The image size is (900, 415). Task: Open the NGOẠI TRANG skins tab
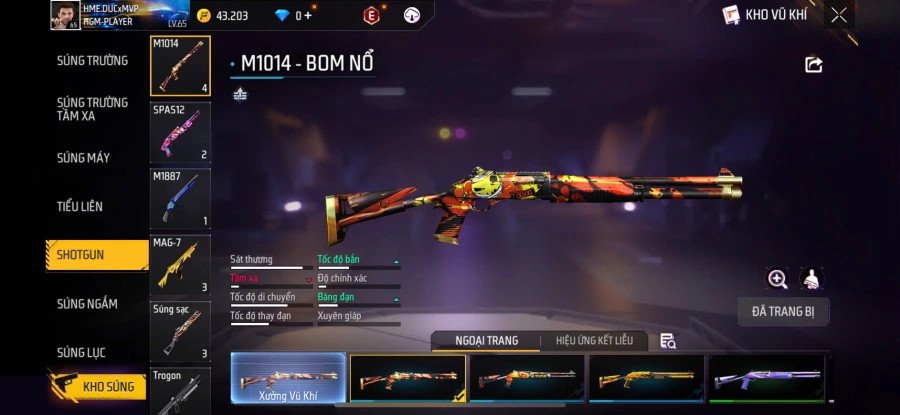pos(487,341)
